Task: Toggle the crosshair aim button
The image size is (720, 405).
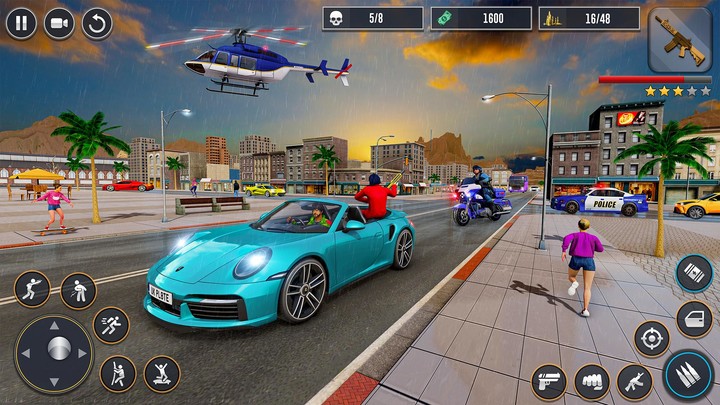Action: point(652,338)
